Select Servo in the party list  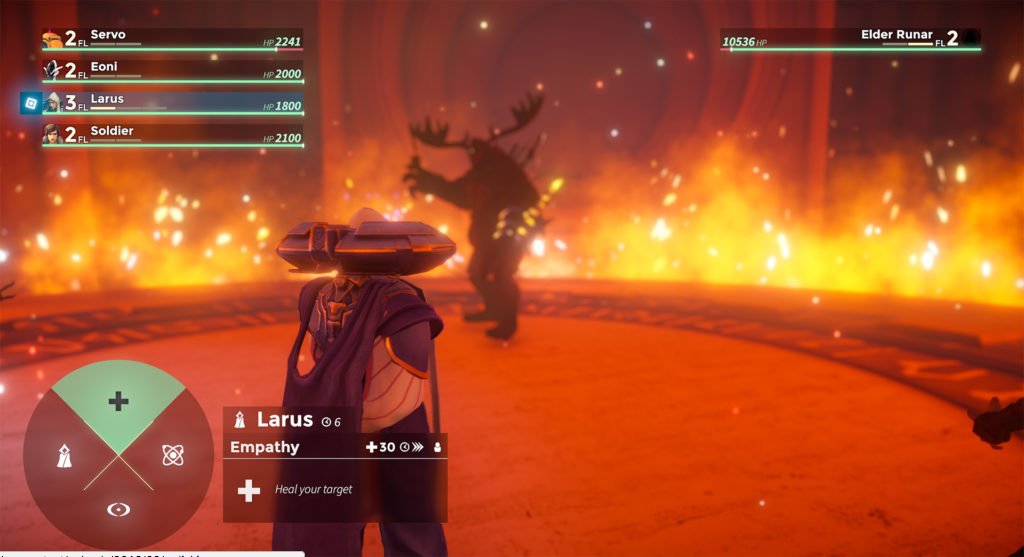(171, 39)
